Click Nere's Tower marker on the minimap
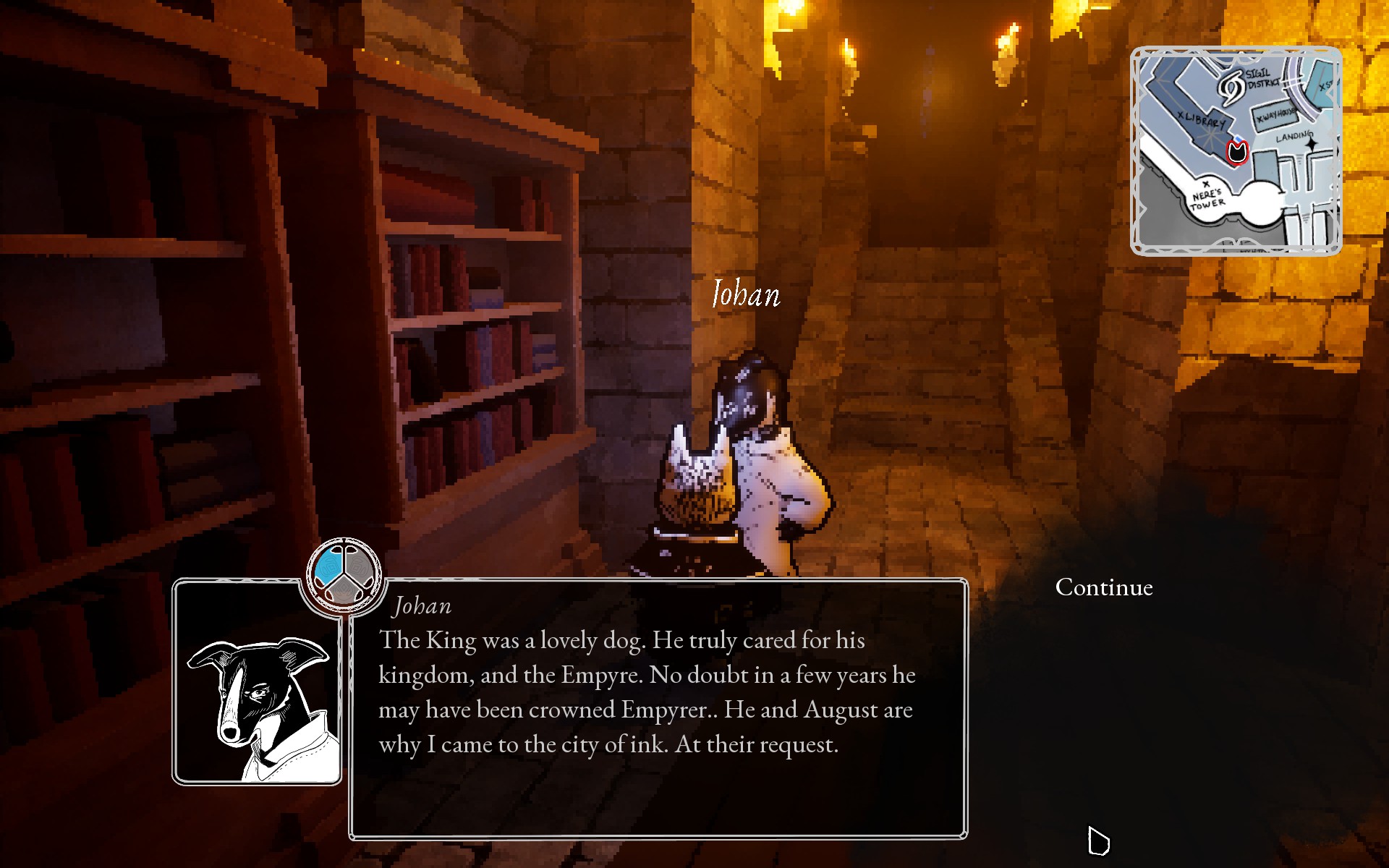The width and height of the screenshot is (1389, 868). tap(1206, 196)
